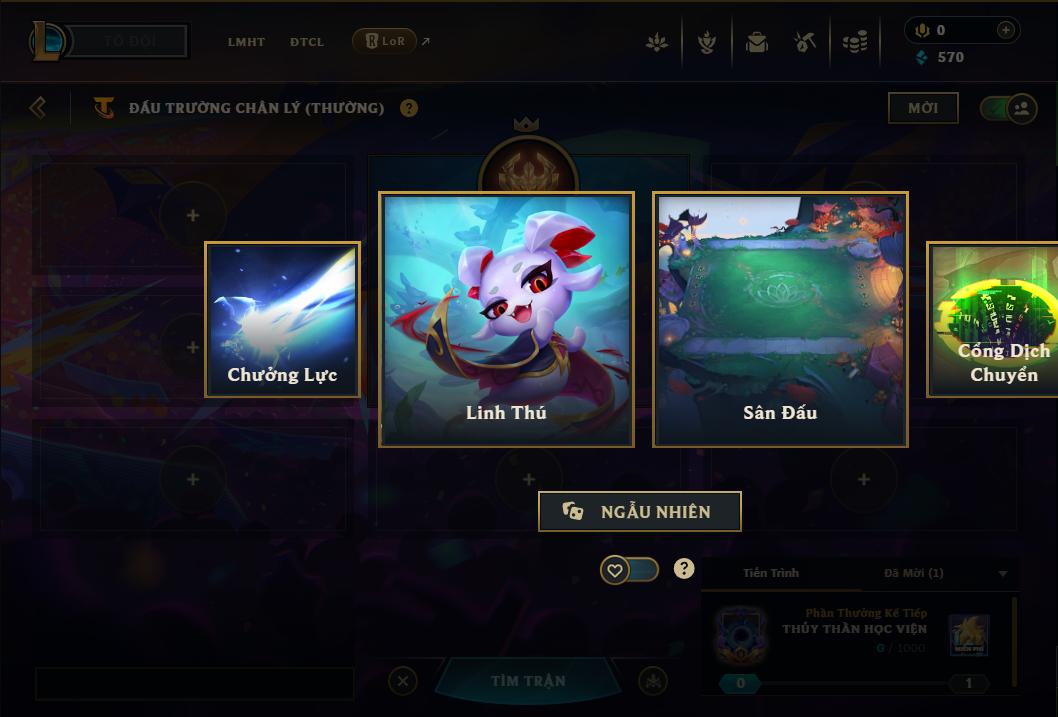Start matchmaking with TÌM TRẬN
1058x717 pixels.
coord(528,681)
